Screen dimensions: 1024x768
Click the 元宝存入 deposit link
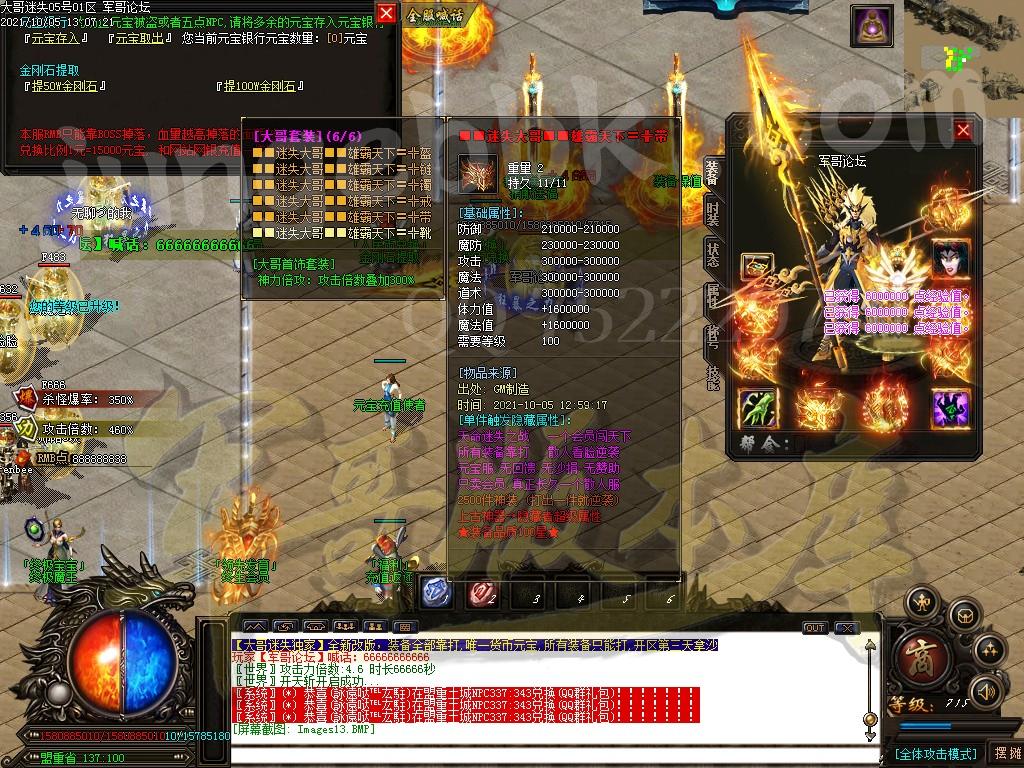(x=55, y=39)
